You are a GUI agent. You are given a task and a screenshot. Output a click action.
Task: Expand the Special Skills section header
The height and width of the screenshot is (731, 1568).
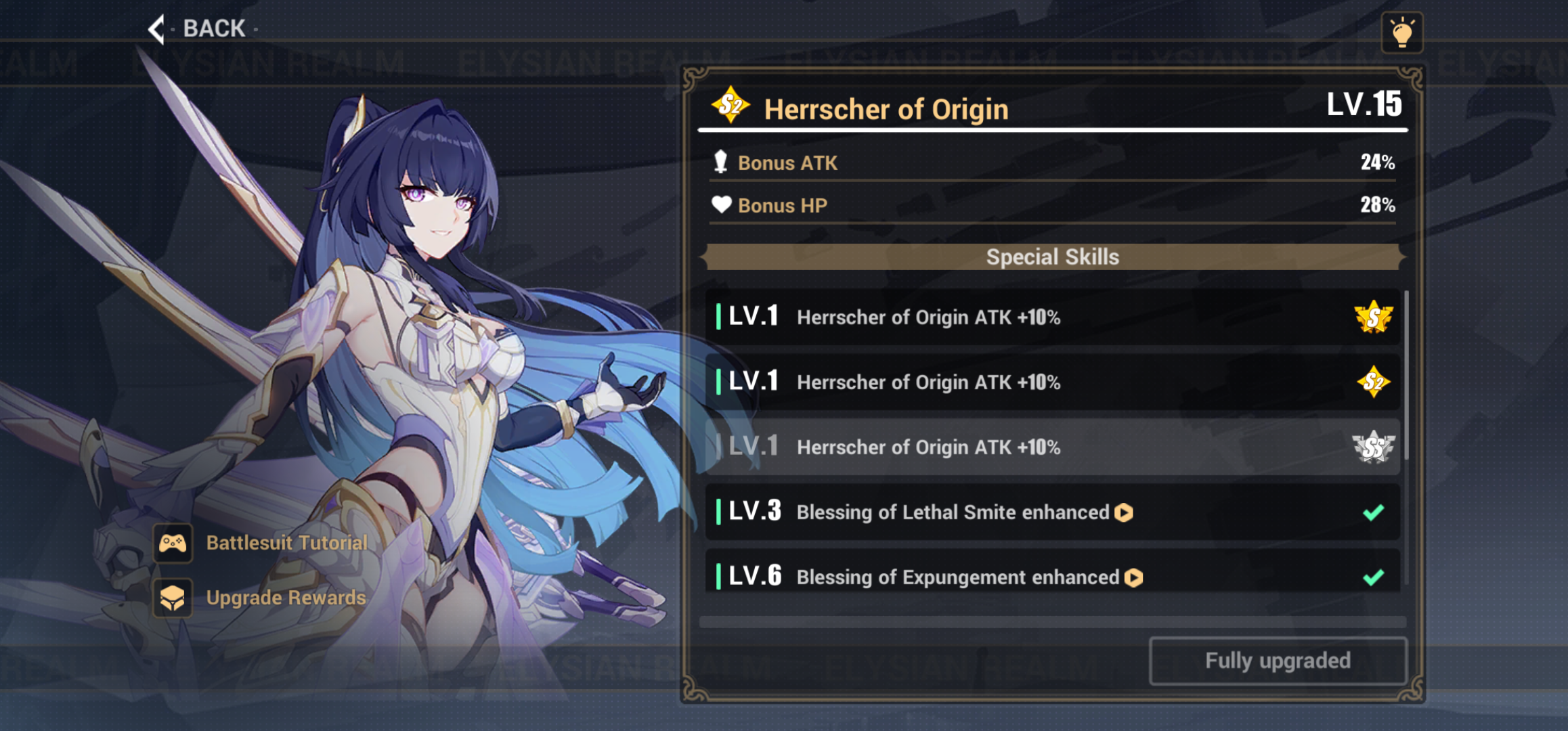click(x=1052, y=257)
